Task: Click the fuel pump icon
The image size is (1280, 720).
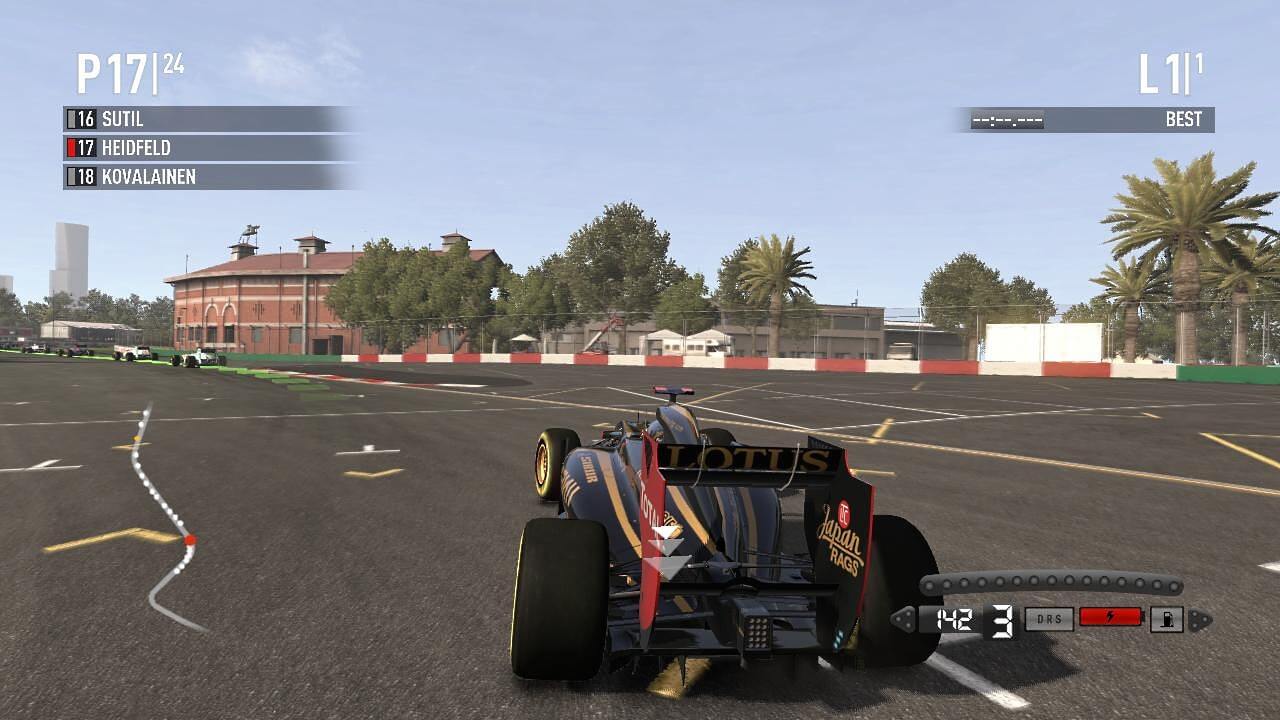Action: (x=1166, y=620)
